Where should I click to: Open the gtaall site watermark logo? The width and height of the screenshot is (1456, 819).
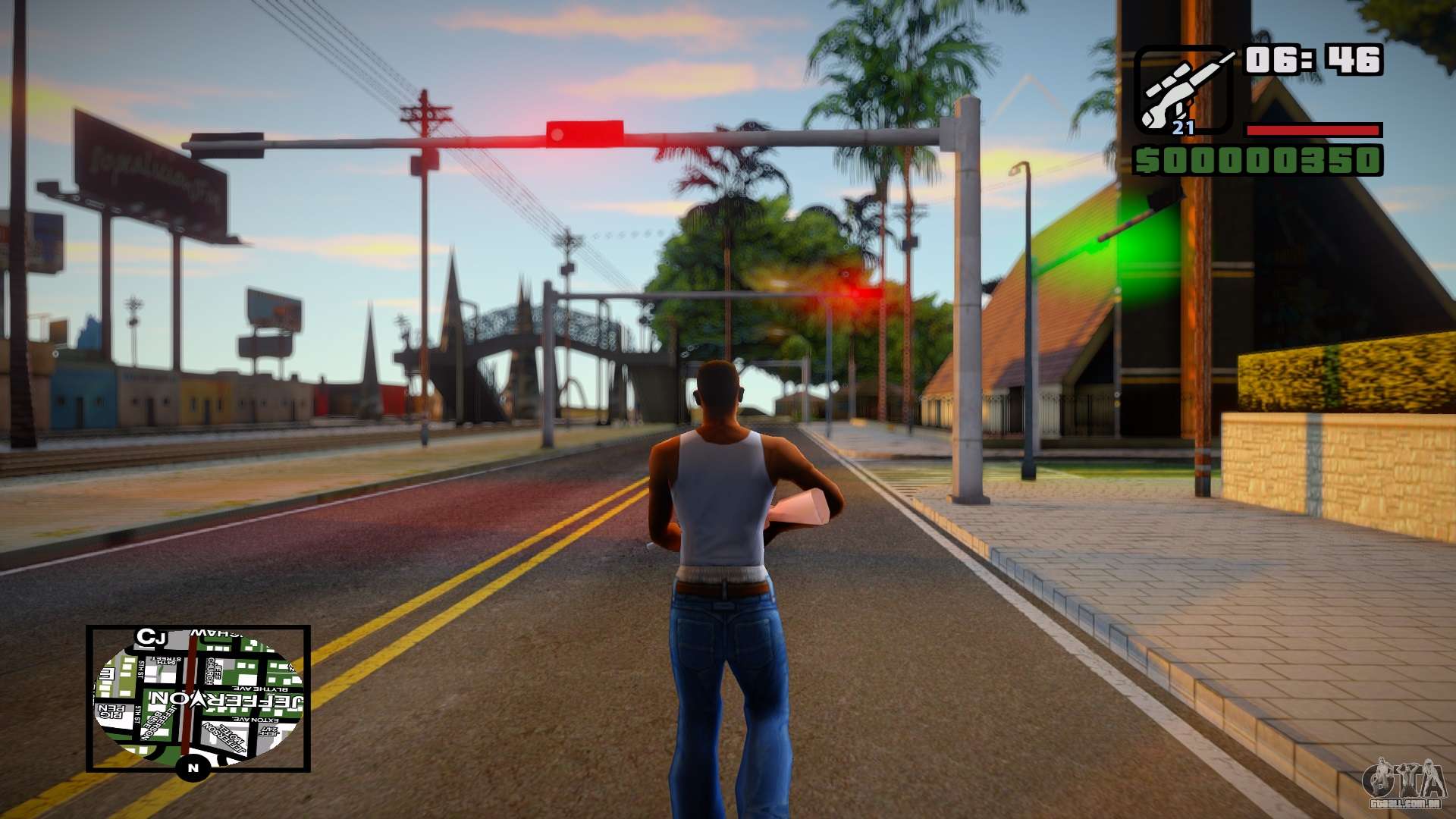[1403, 783]
